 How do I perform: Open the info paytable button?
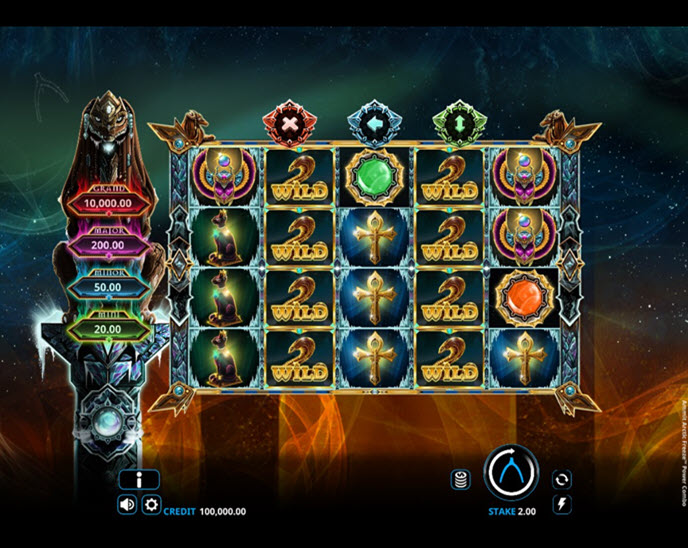point(139,480)
